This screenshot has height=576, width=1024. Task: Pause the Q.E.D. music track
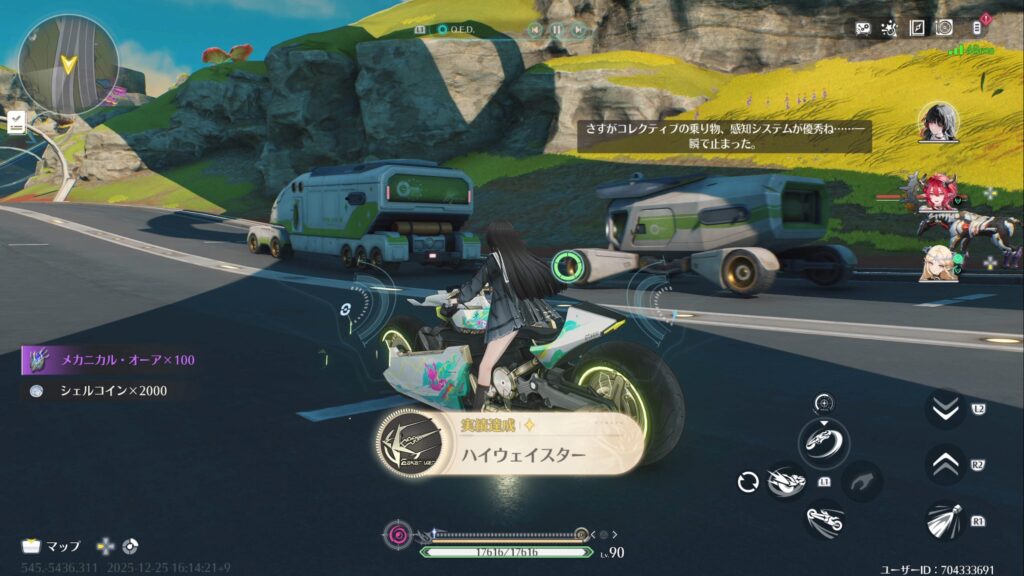(556, 30)
